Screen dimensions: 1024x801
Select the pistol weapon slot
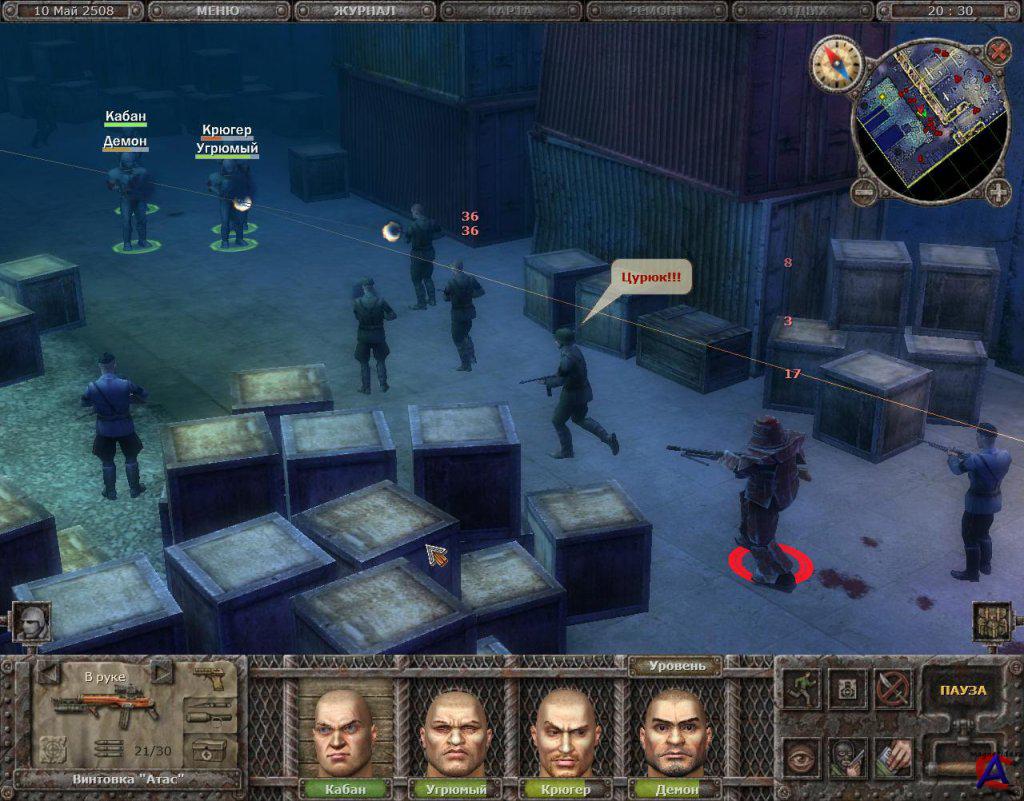click(x=210, y=678)
